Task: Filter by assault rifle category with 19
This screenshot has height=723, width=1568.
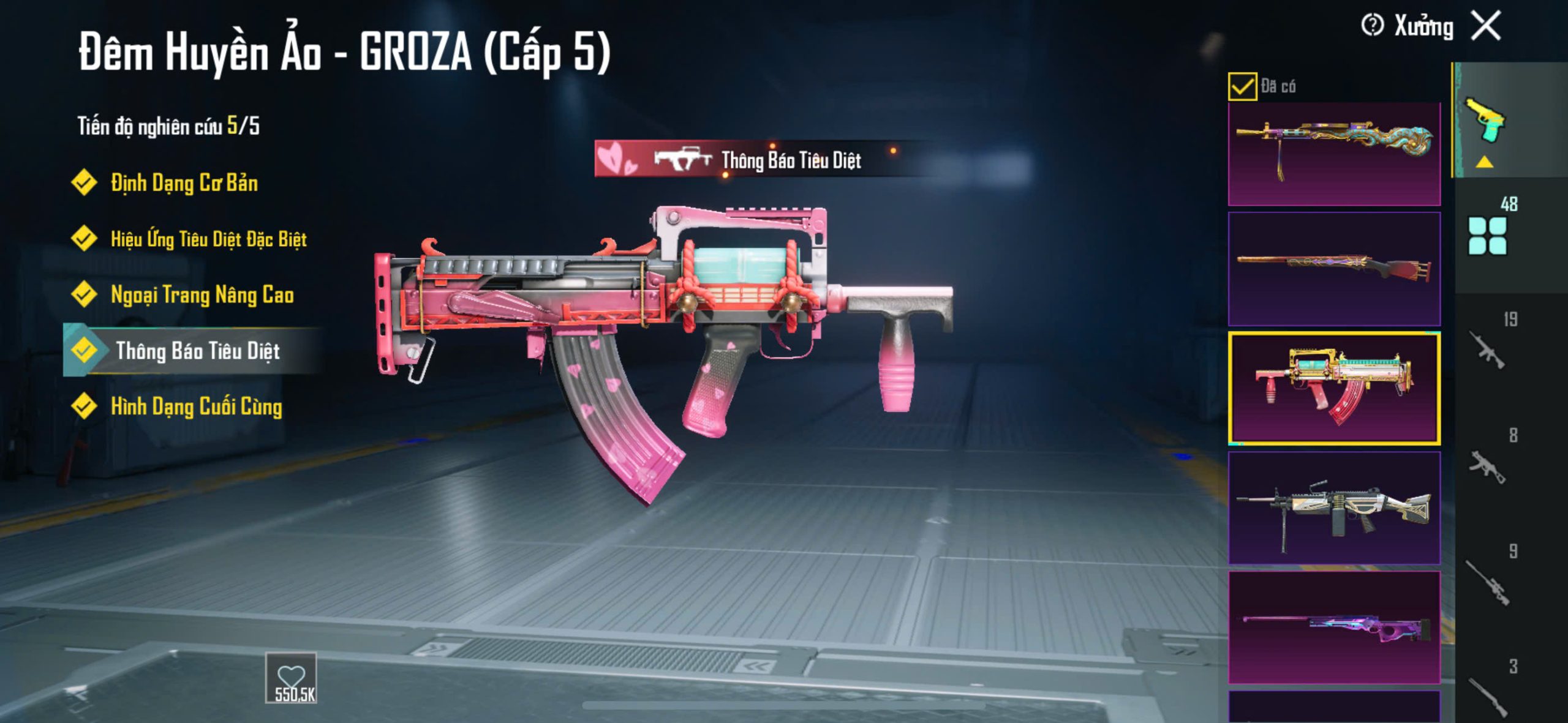Action: click(x=1490, y=346)
